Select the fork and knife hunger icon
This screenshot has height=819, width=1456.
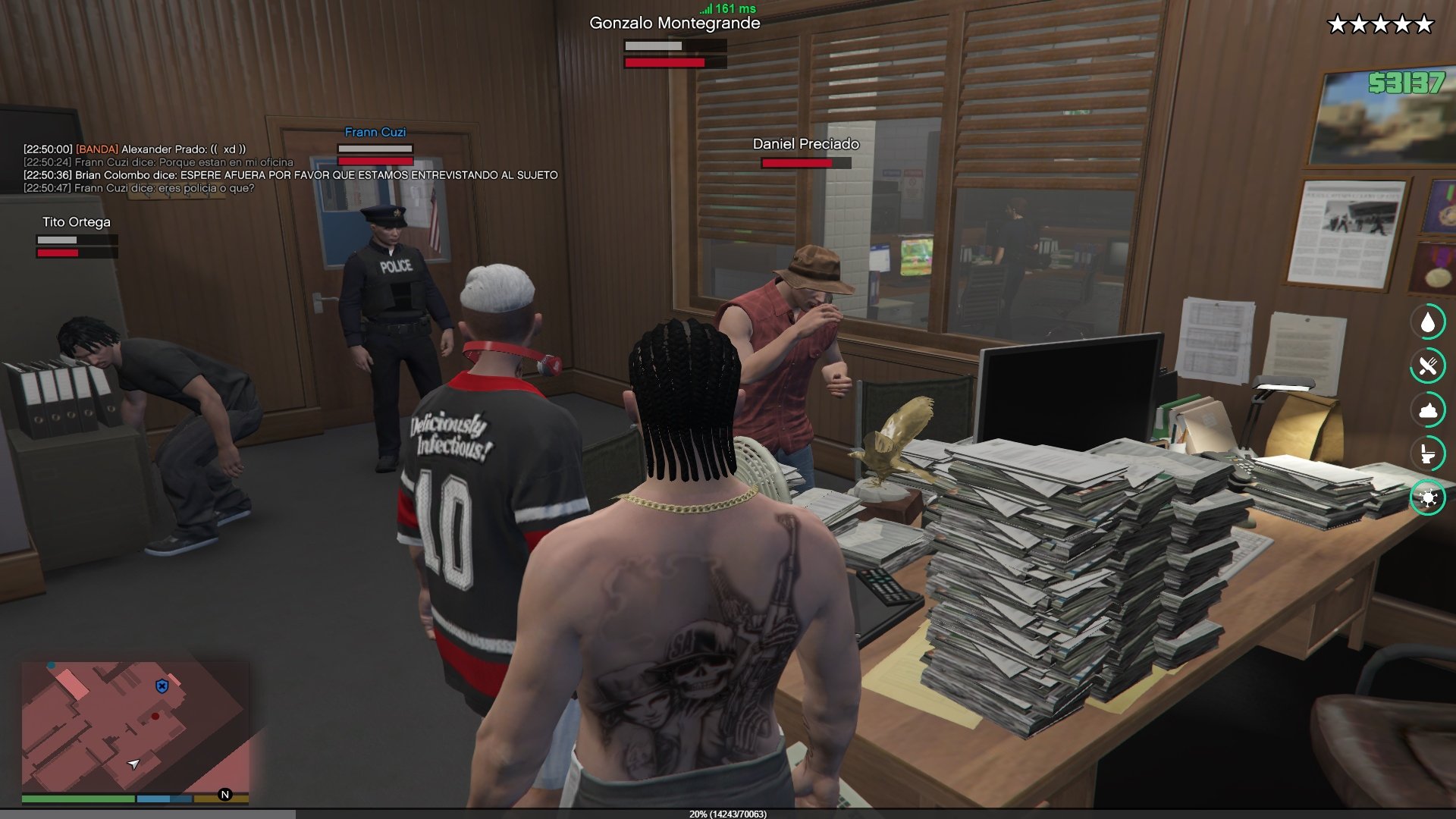1428,366
